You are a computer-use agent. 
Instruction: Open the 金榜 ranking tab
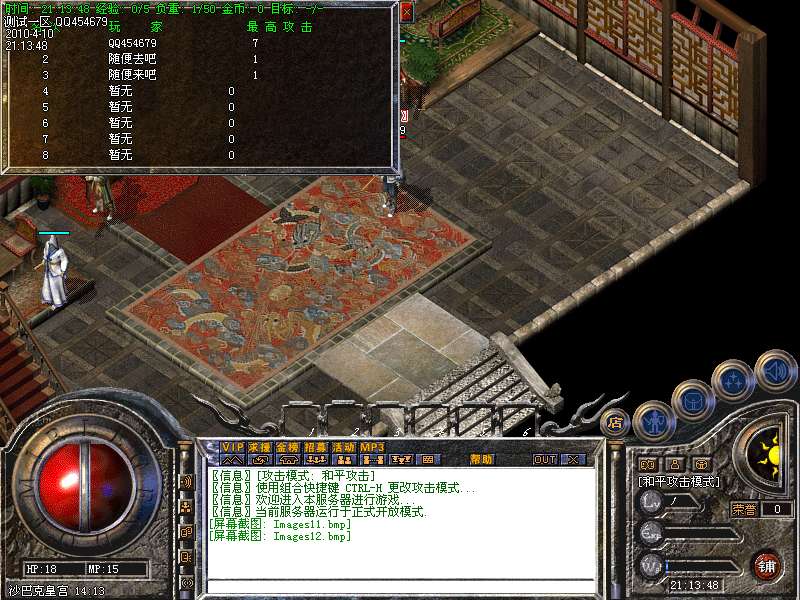click(x=288, y=446)
